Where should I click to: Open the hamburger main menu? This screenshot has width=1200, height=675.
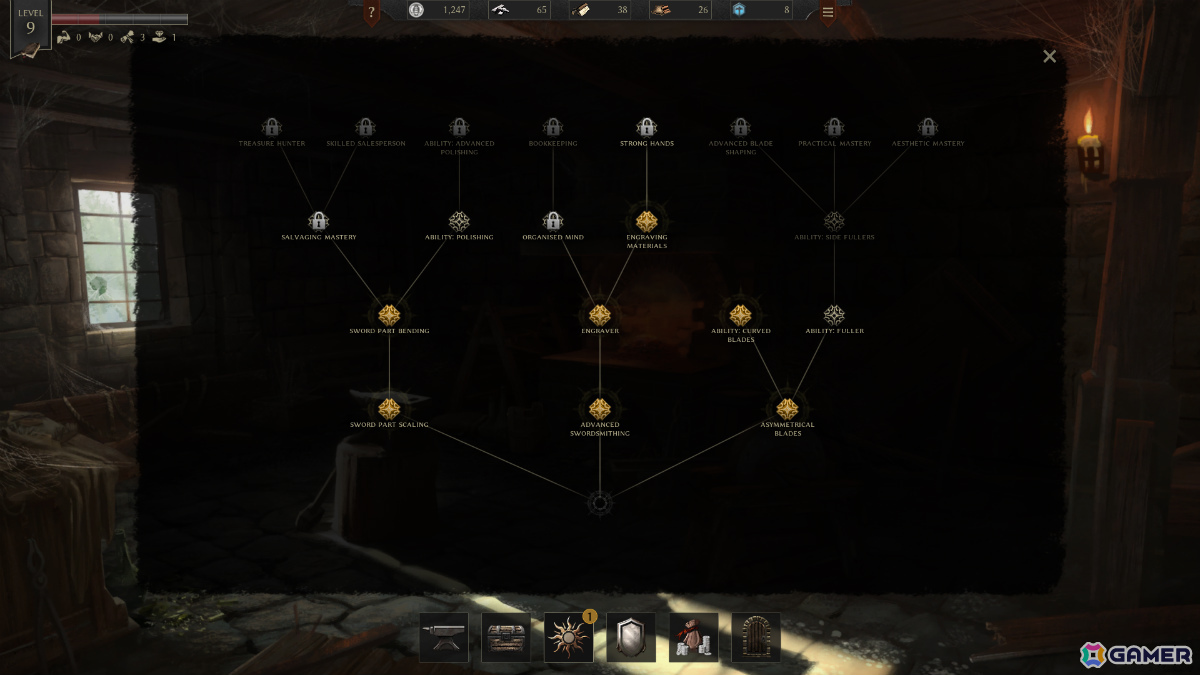828,13
